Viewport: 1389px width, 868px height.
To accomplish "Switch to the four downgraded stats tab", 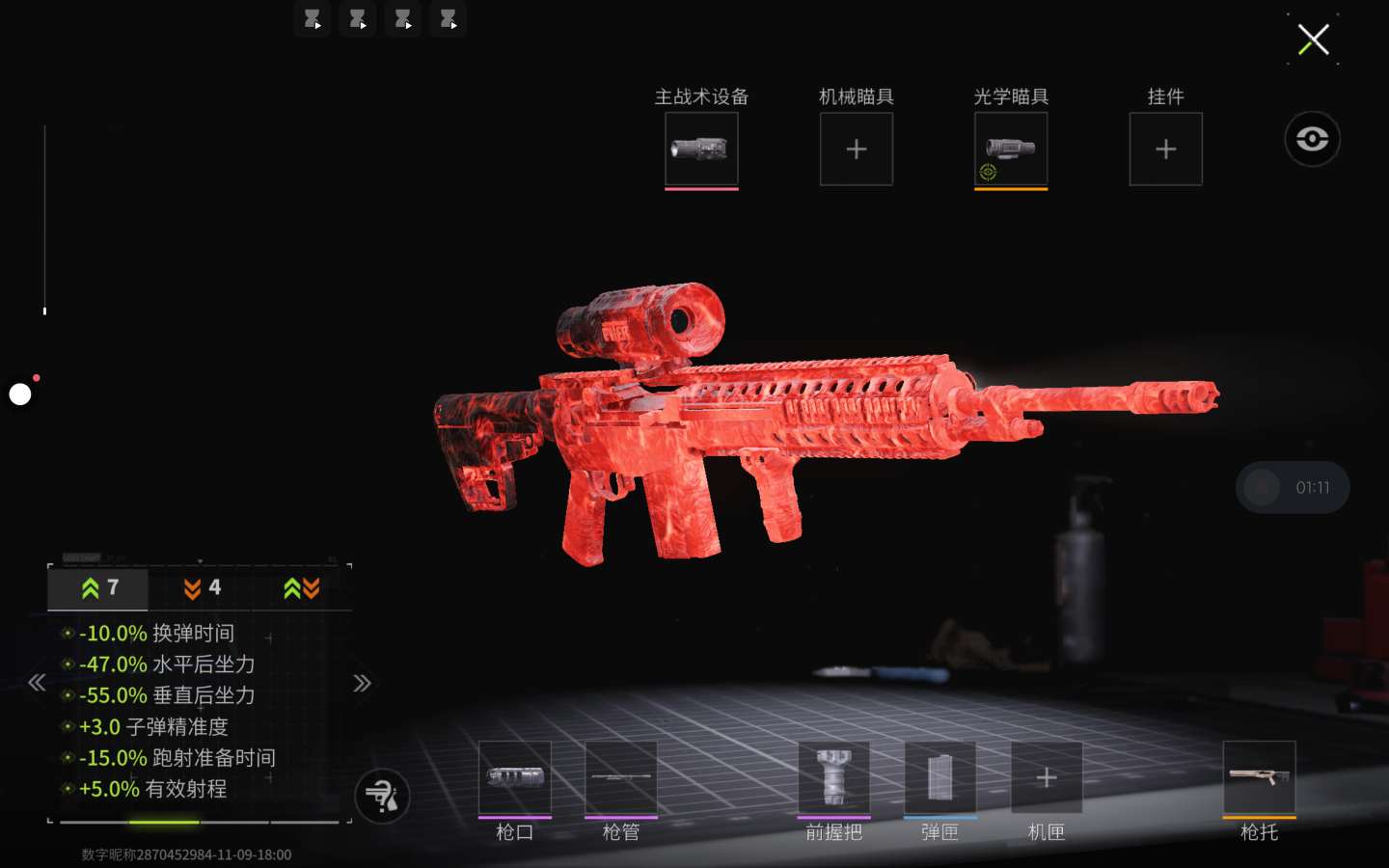I will point(202,588).
